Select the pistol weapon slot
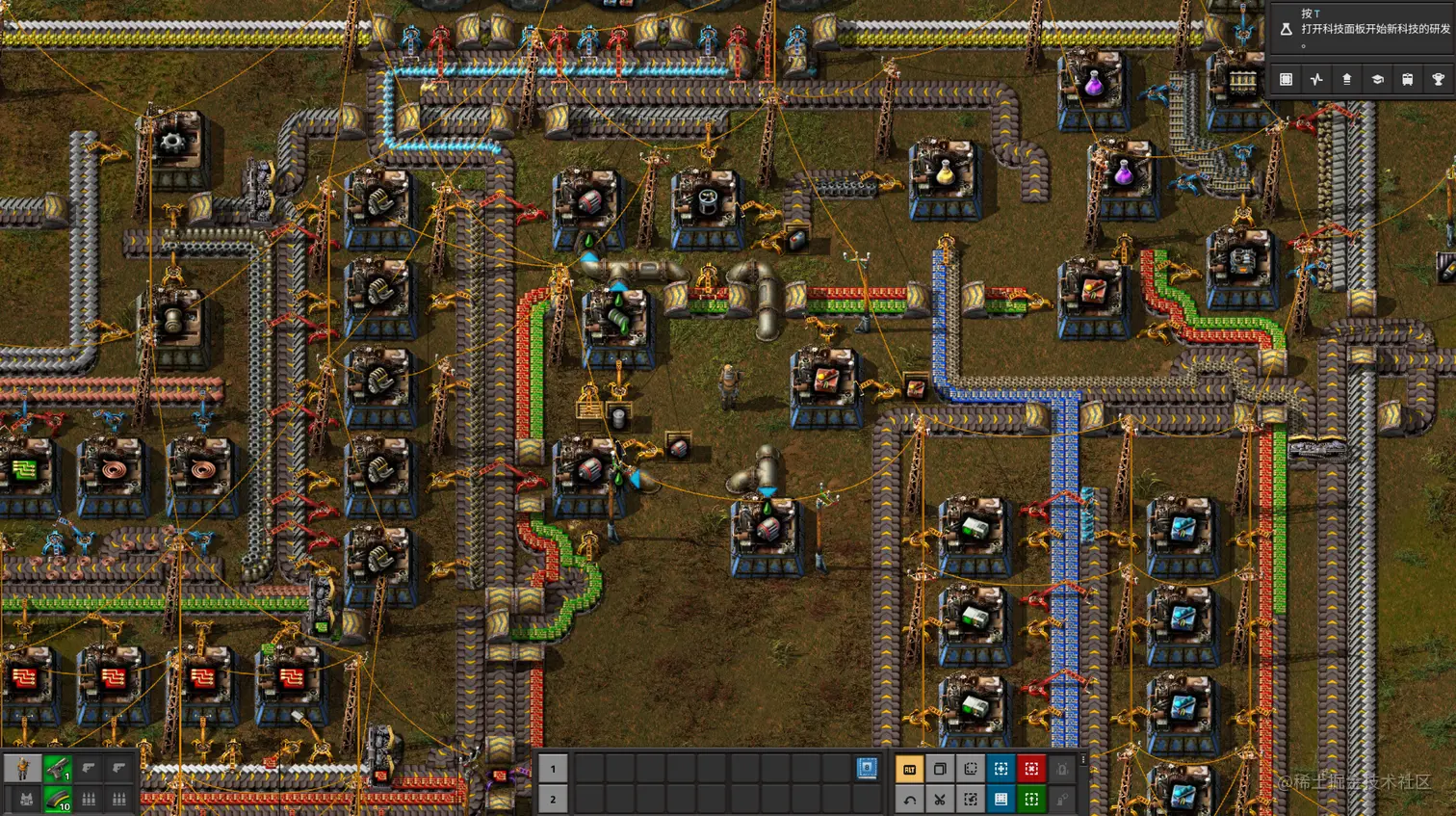 pyautogui.click(x=58, y=768)
